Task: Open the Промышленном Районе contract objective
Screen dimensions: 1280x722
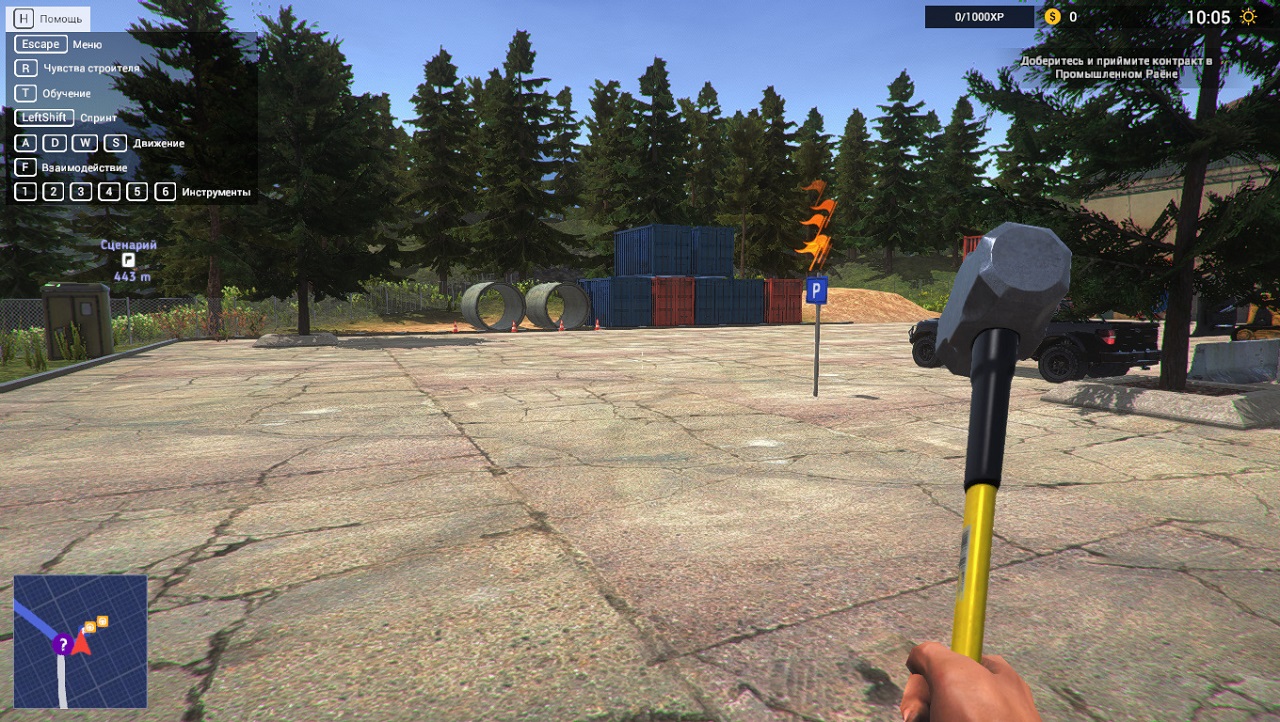Action: (x=1115, y=68)
